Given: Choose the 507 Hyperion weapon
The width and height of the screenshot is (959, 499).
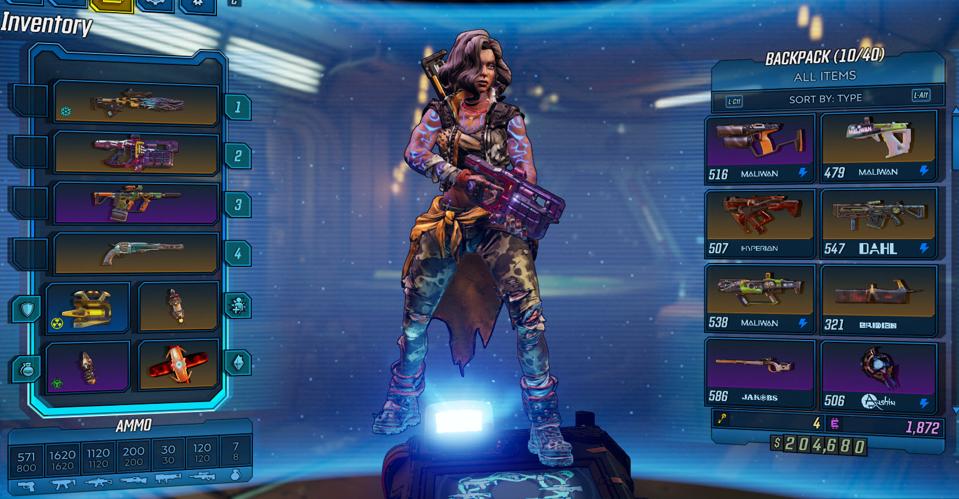Looking at the screenshot, I should (x=761, y=222).
